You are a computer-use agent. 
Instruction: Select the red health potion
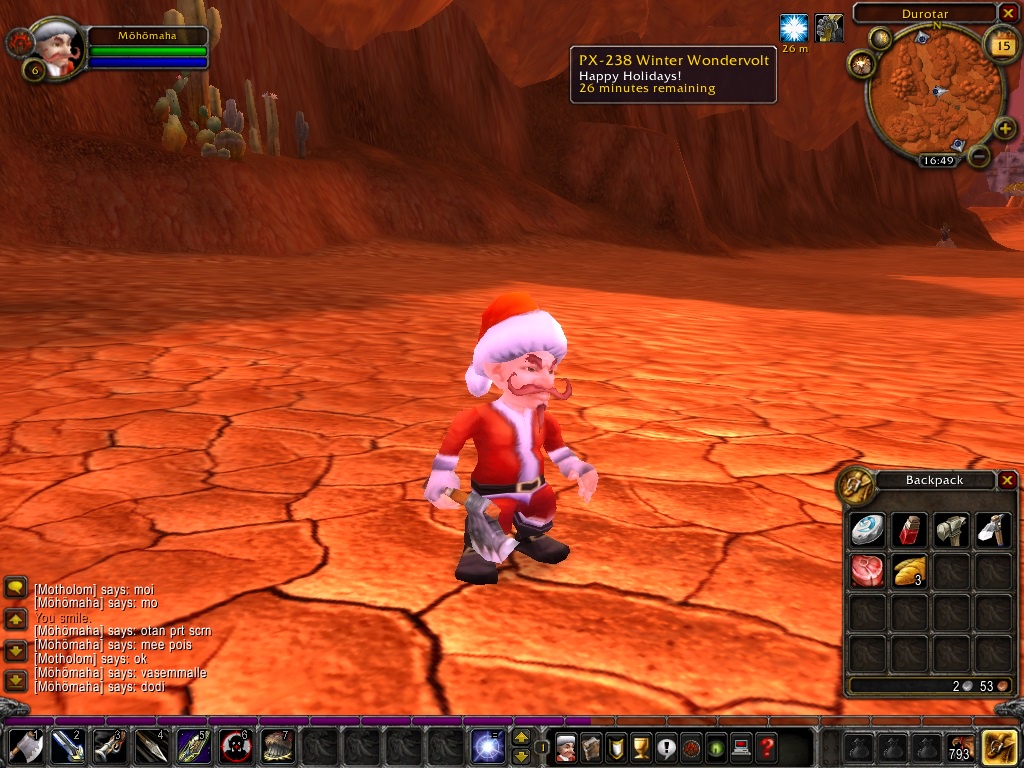[x=908, y=530]
